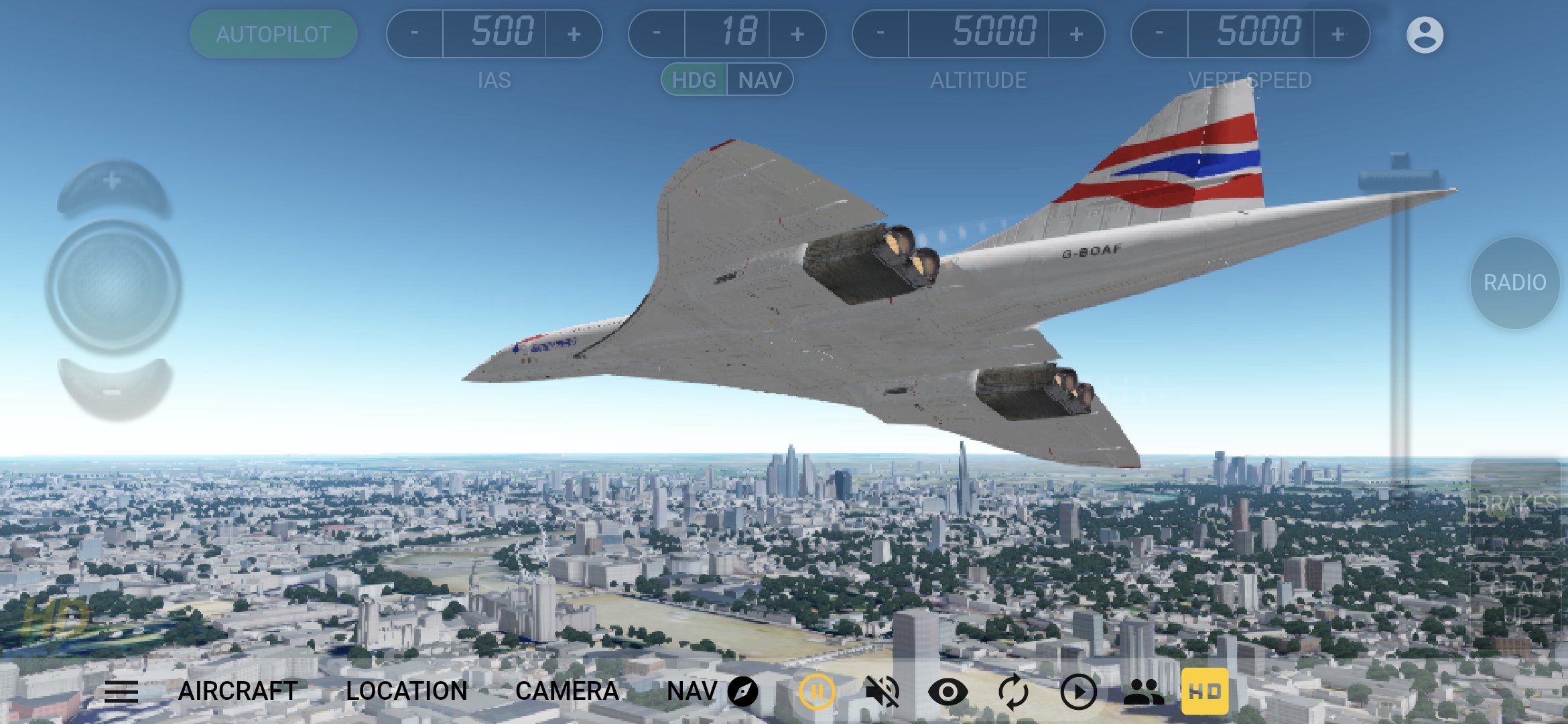Open the CAMERA menu
This screenshot has height=724, width=1568.
pyautogui.click(x=573, y=690)
